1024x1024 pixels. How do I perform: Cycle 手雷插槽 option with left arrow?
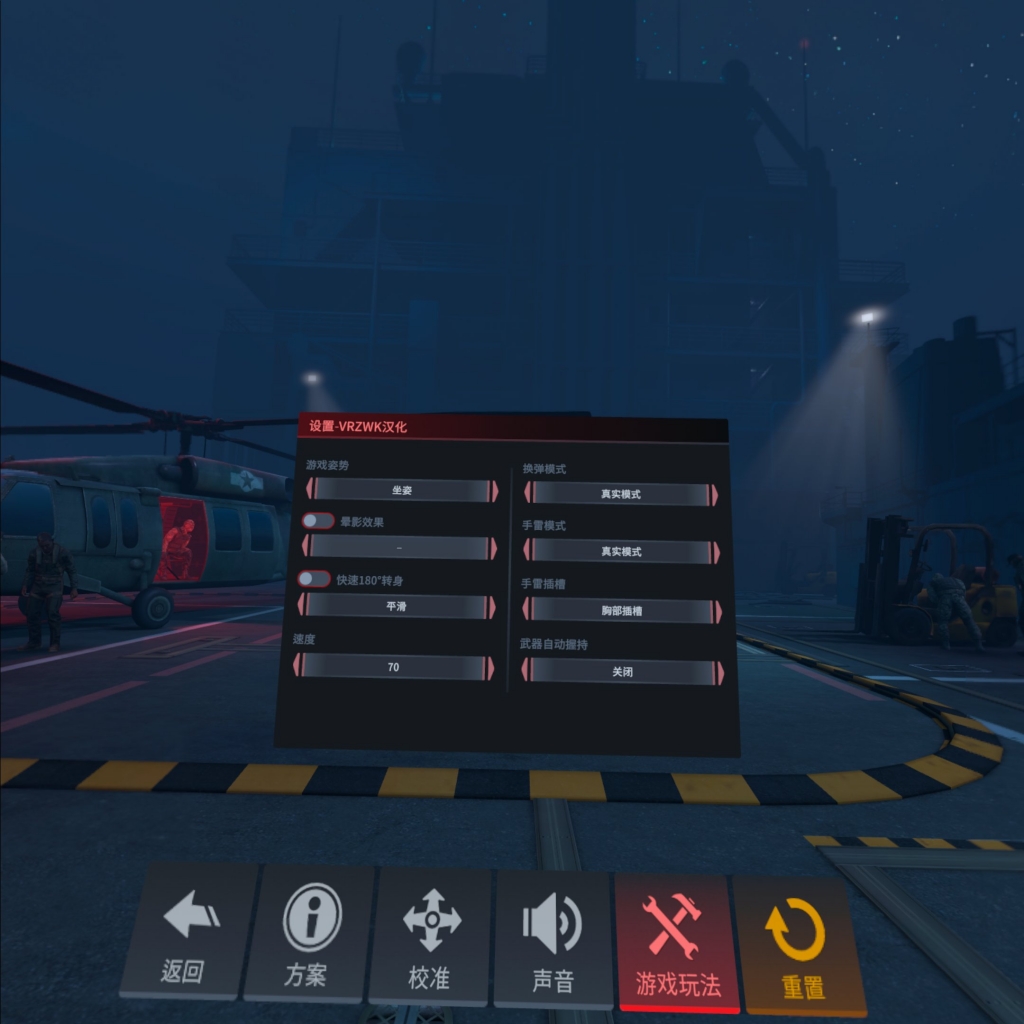[526, 609]
